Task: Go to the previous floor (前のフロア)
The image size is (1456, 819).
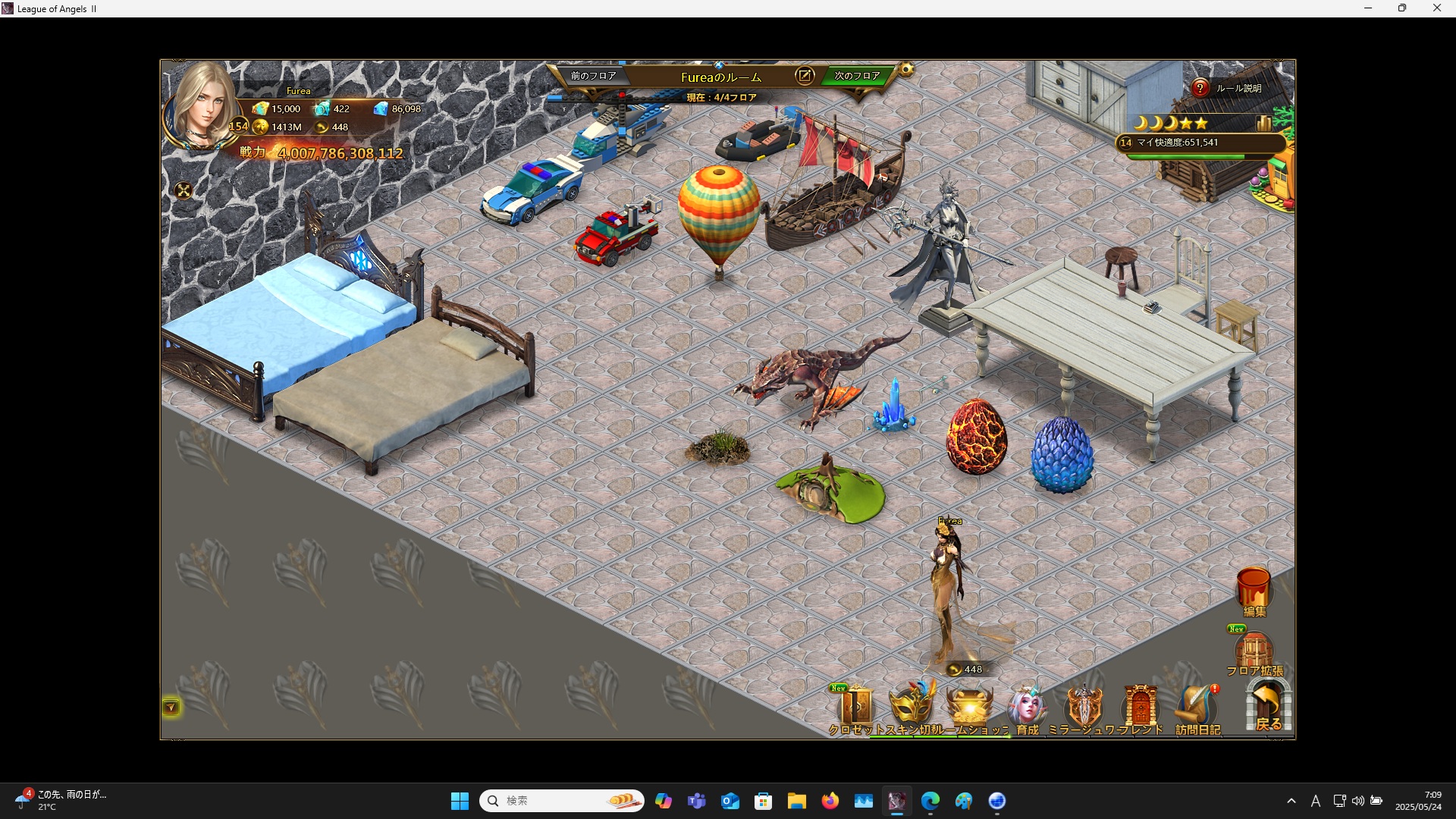Action: pos(593,76)
